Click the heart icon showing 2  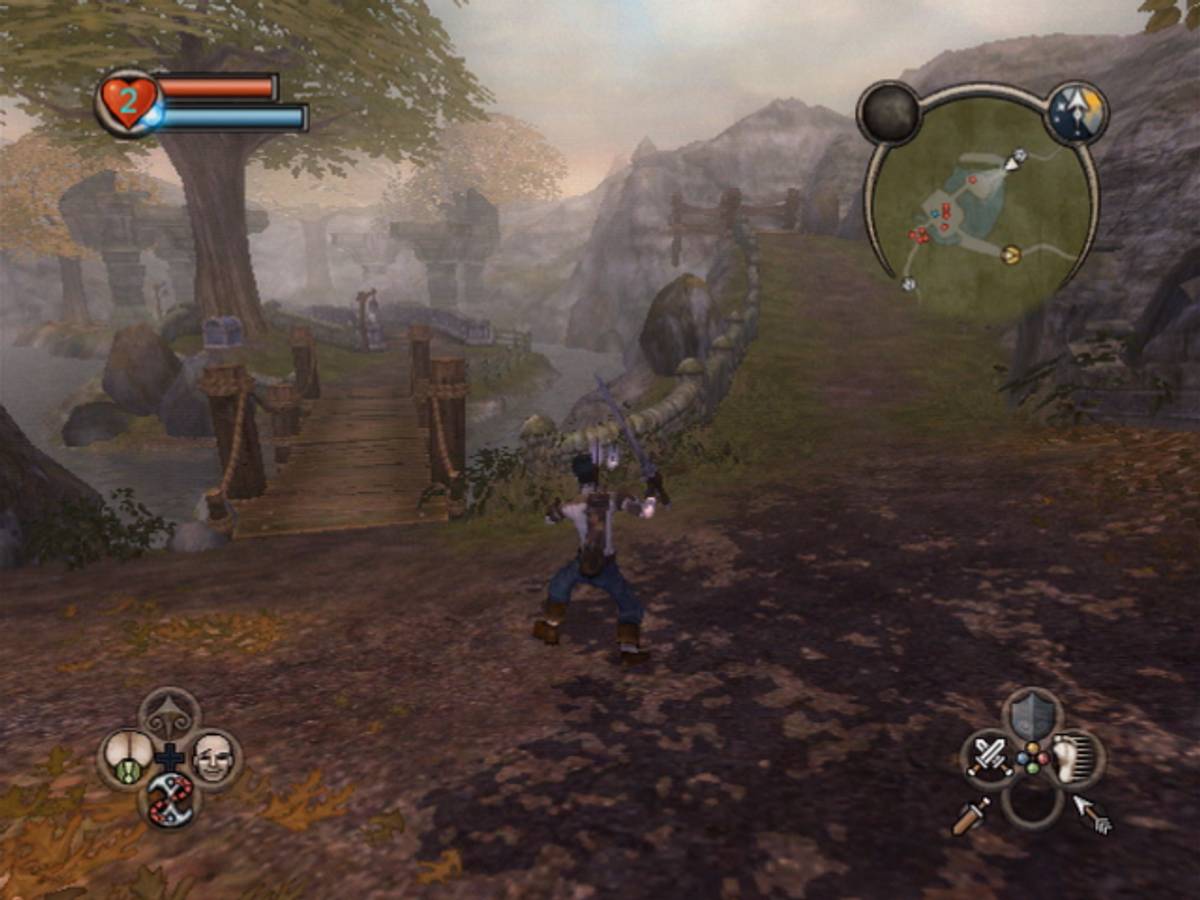[129, 101]
